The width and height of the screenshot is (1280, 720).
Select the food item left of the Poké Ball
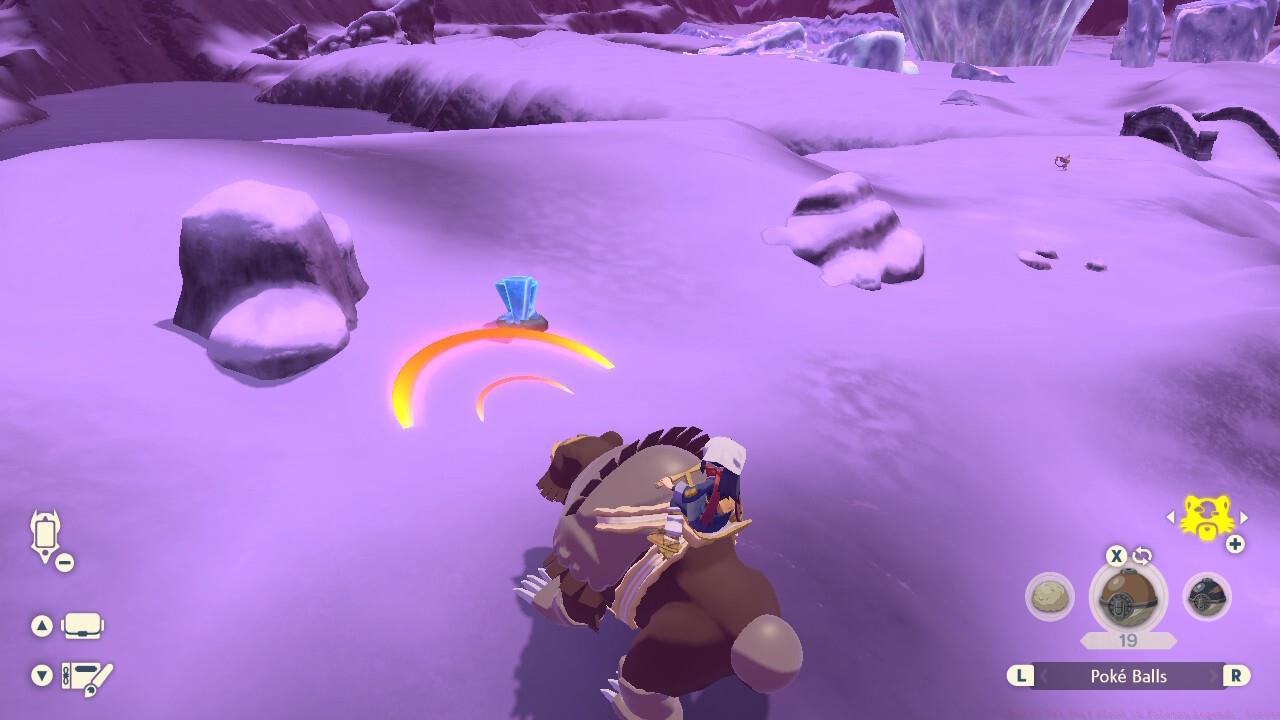[x=1052, y=597]
